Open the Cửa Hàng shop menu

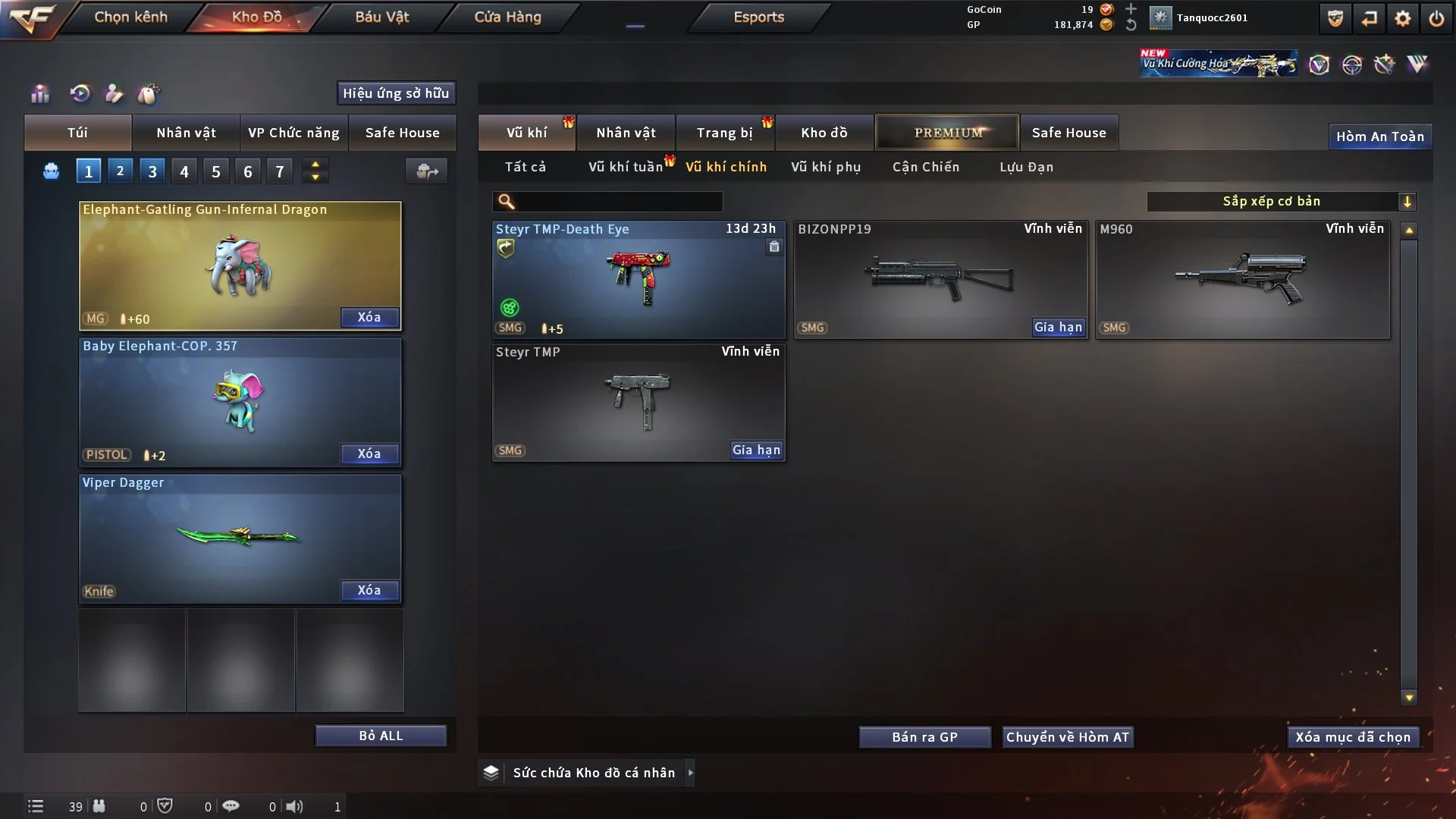click(507, 17)
